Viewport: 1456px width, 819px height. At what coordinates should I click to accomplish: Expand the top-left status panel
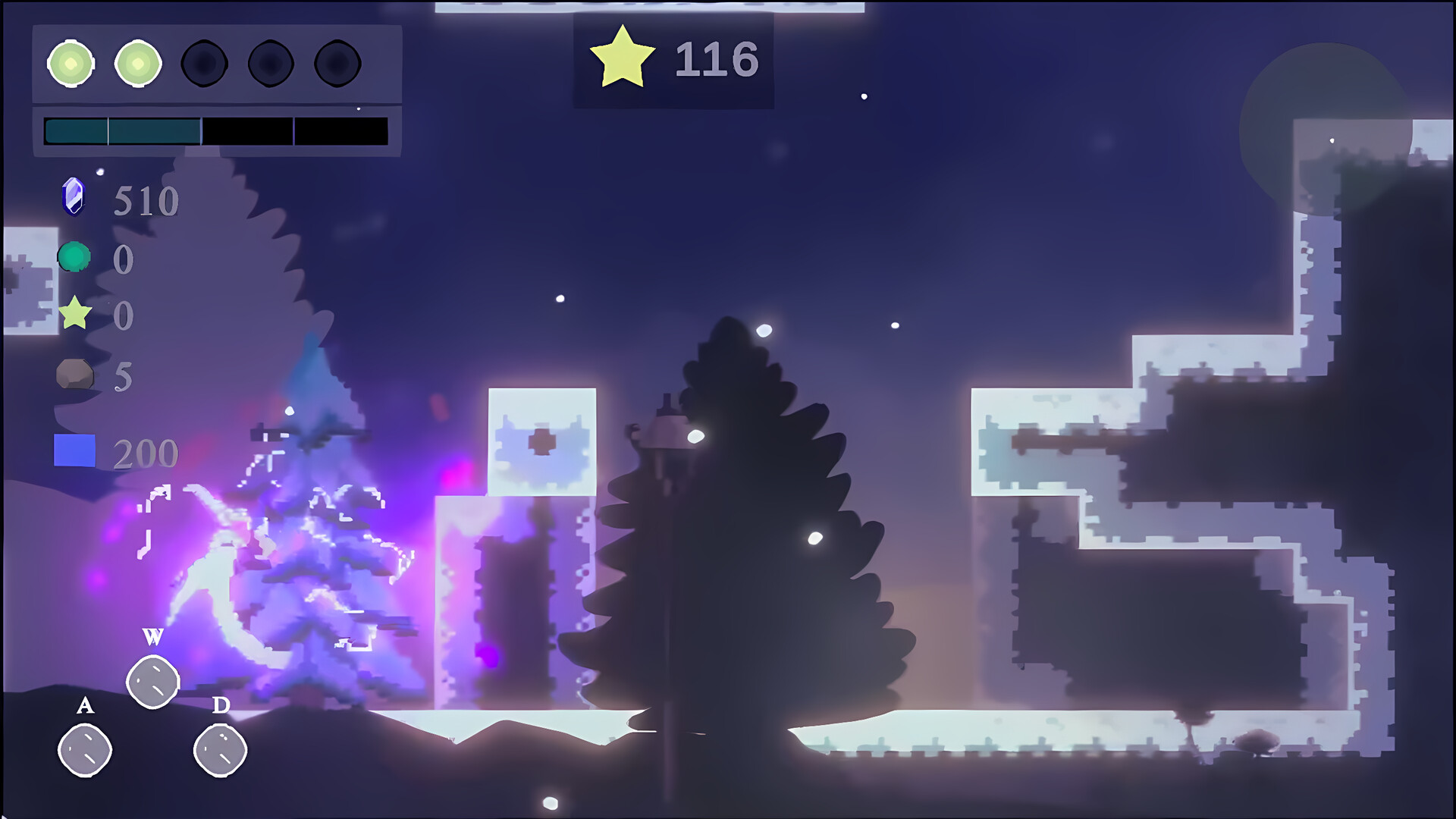(215, 91)
